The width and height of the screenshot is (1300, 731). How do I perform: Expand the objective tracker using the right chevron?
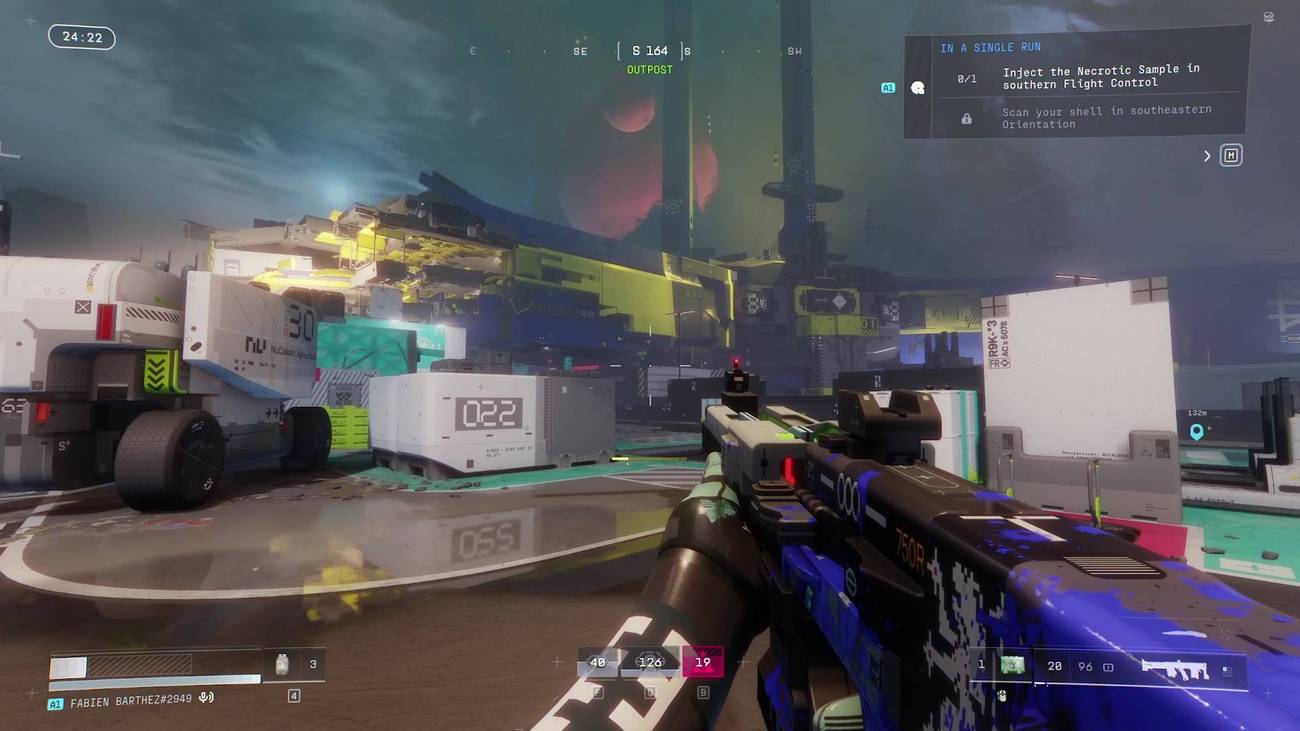click(x=1206, y=155)
